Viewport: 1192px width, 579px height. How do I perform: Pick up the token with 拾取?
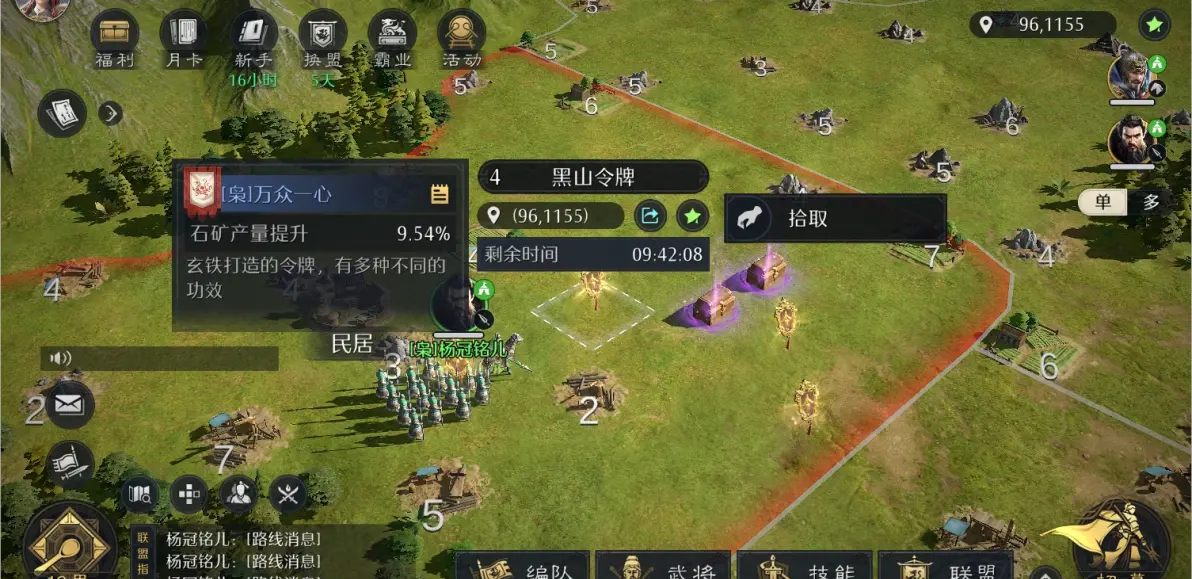point(834,218)
